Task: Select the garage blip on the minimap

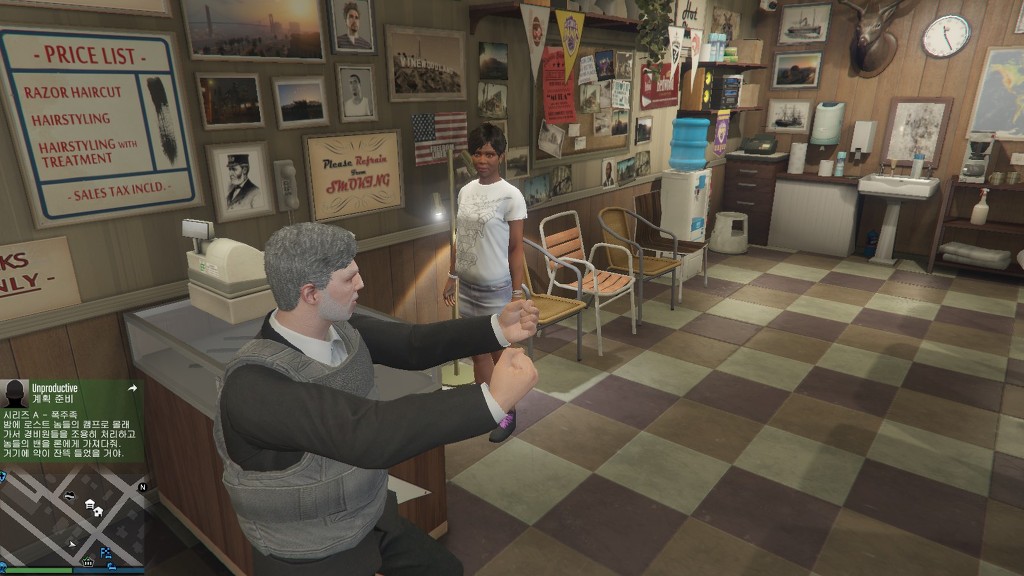Action: tap(90, 504)
